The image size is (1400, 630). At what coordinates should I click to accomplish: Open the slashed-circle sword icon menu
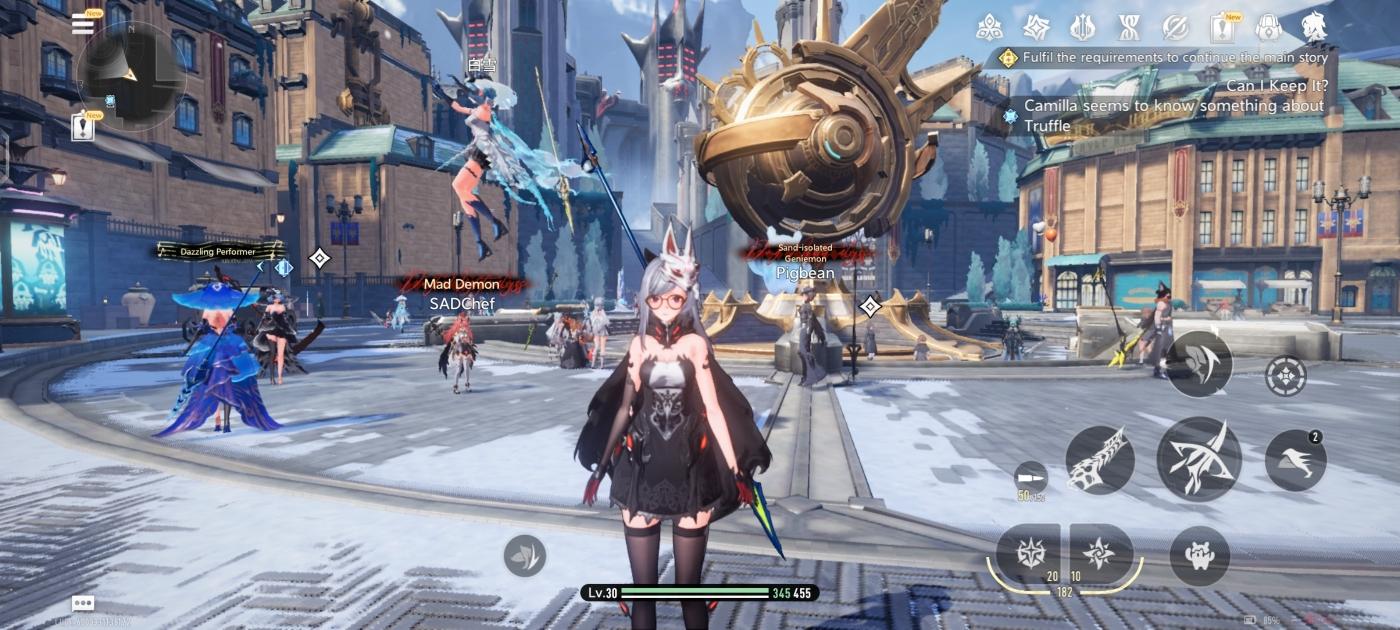1175,27
